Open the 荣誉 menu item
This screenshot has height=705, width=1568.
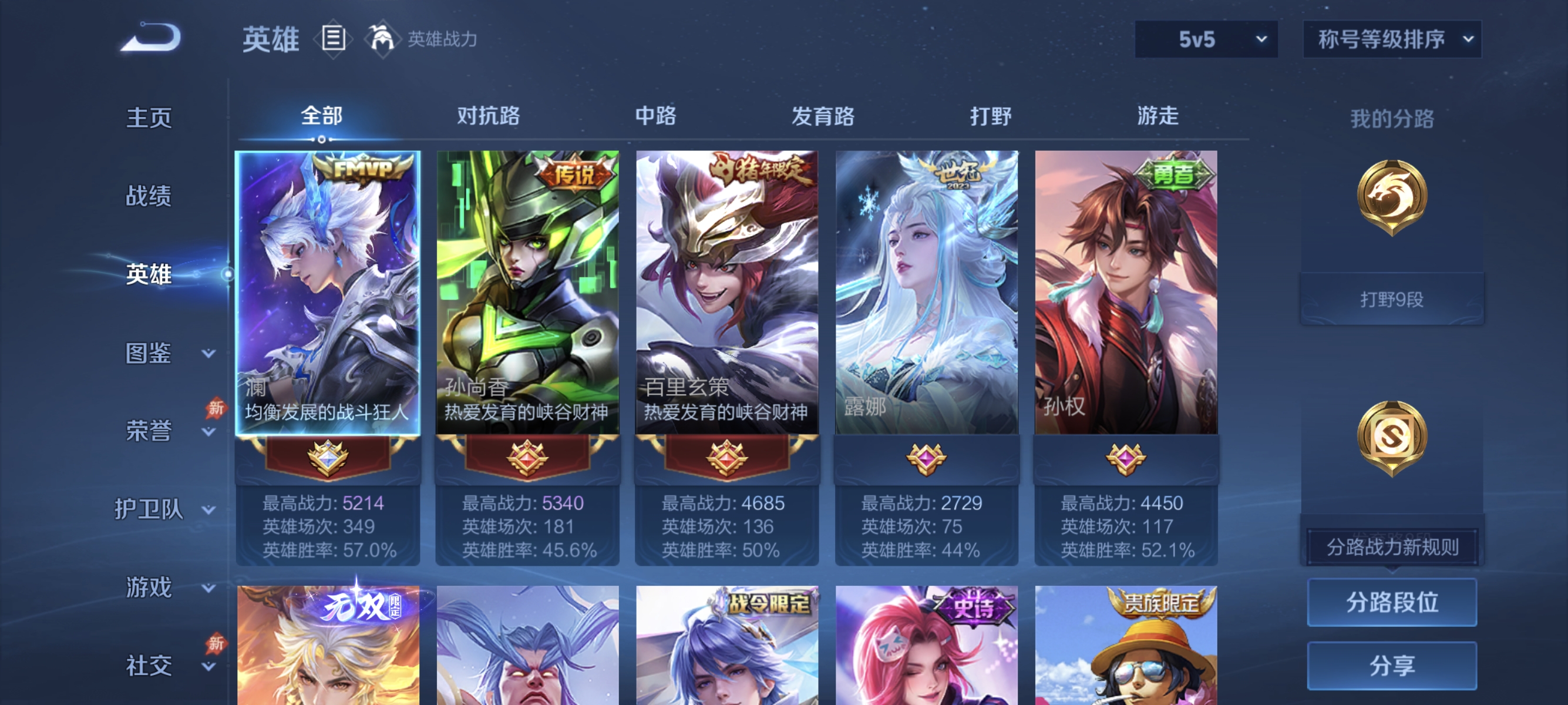coord(149,429)
